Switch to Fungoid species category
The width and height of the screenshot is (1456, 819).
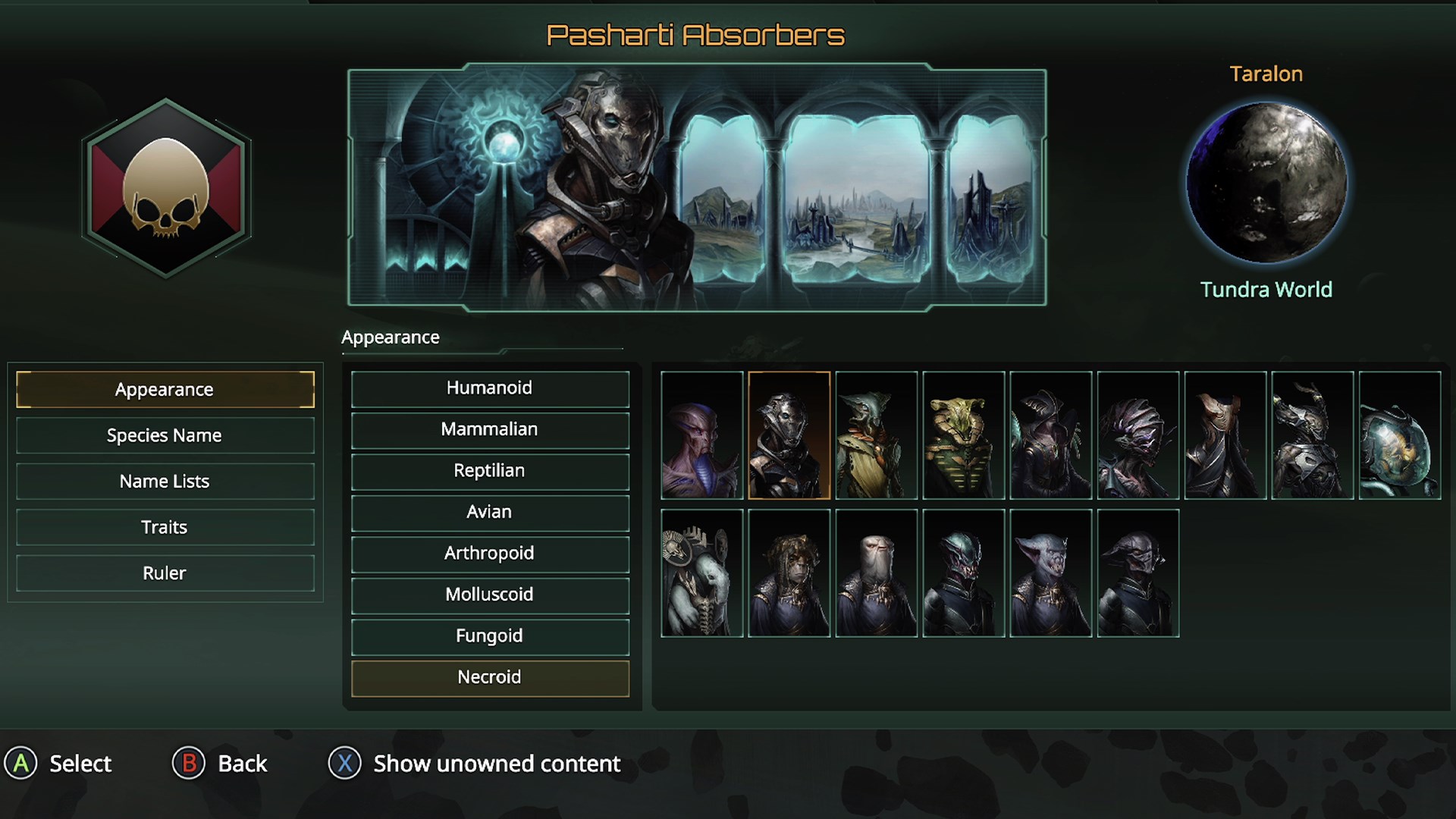489,636
